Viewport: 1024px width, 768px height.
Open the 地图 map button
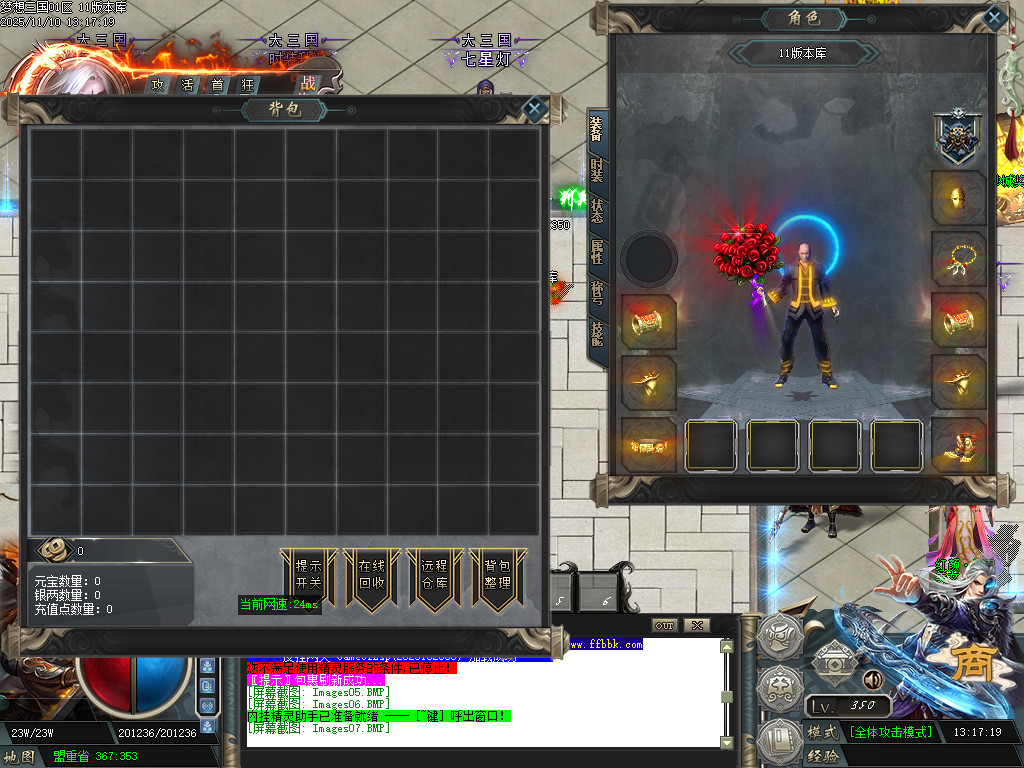pos(20,757)
